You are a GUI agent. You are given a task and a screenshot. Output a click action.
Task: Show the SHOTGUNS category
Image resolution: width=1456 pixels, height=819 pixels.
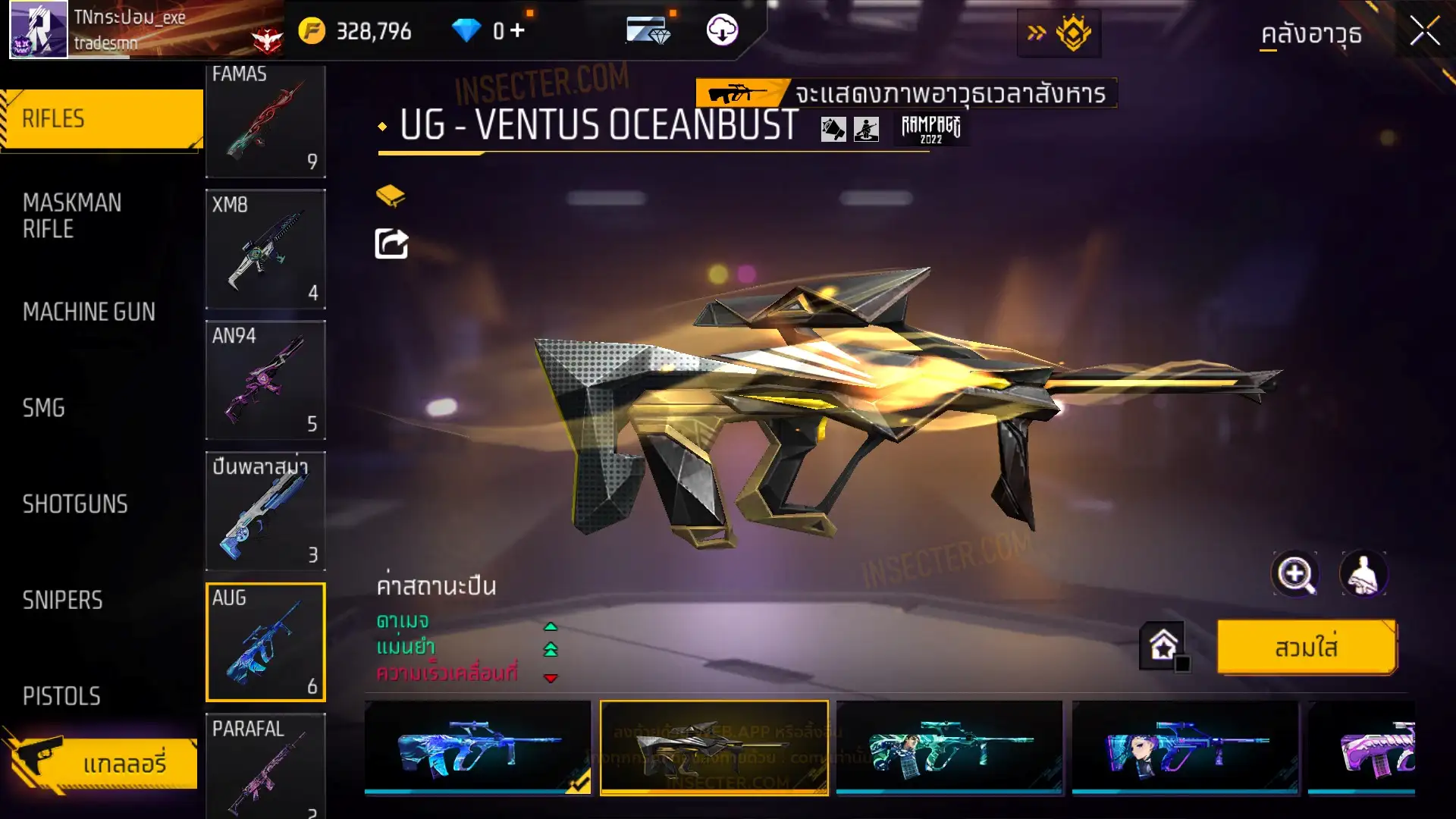pyautogui.click(x=75, y=504)
